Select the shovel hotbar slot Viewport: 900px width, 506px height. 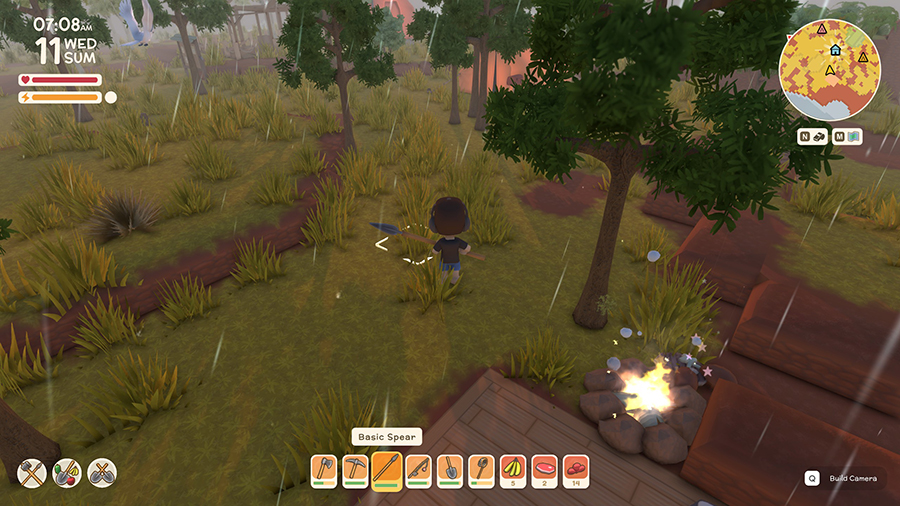tap(449, 469)
